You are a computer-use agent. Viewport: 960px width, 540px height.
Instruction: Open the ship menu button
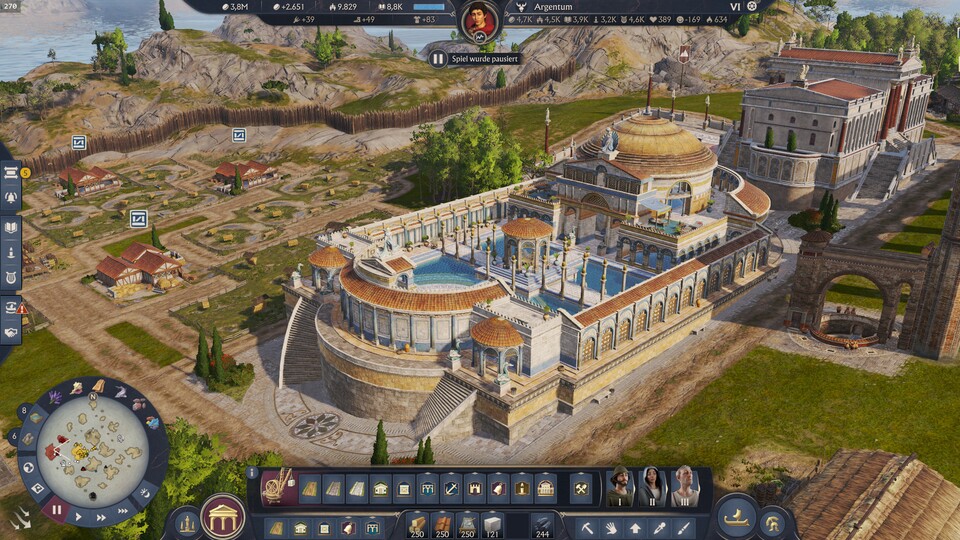point(736,516)
